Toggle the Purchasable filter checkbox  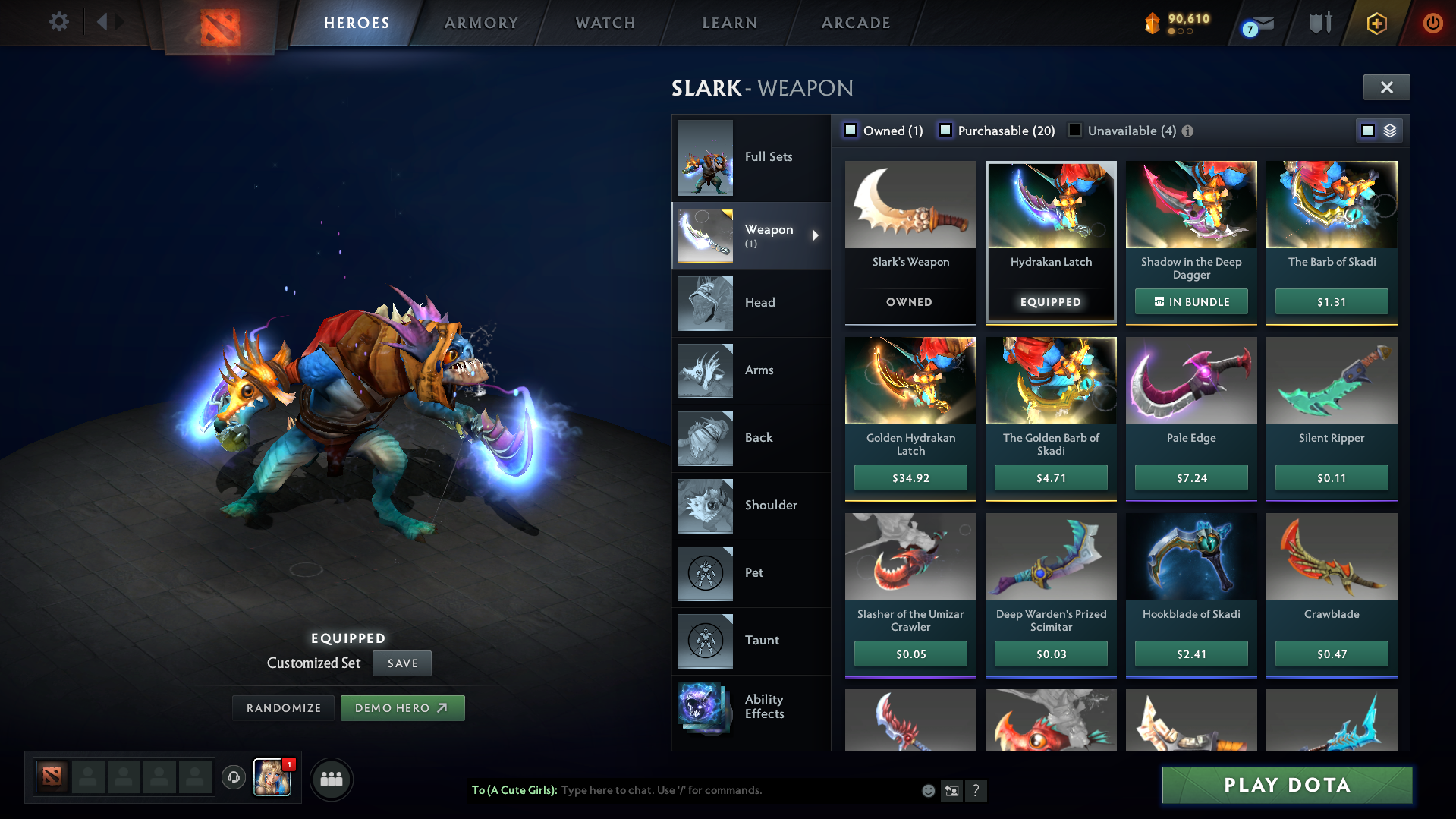tap(945, 130)
